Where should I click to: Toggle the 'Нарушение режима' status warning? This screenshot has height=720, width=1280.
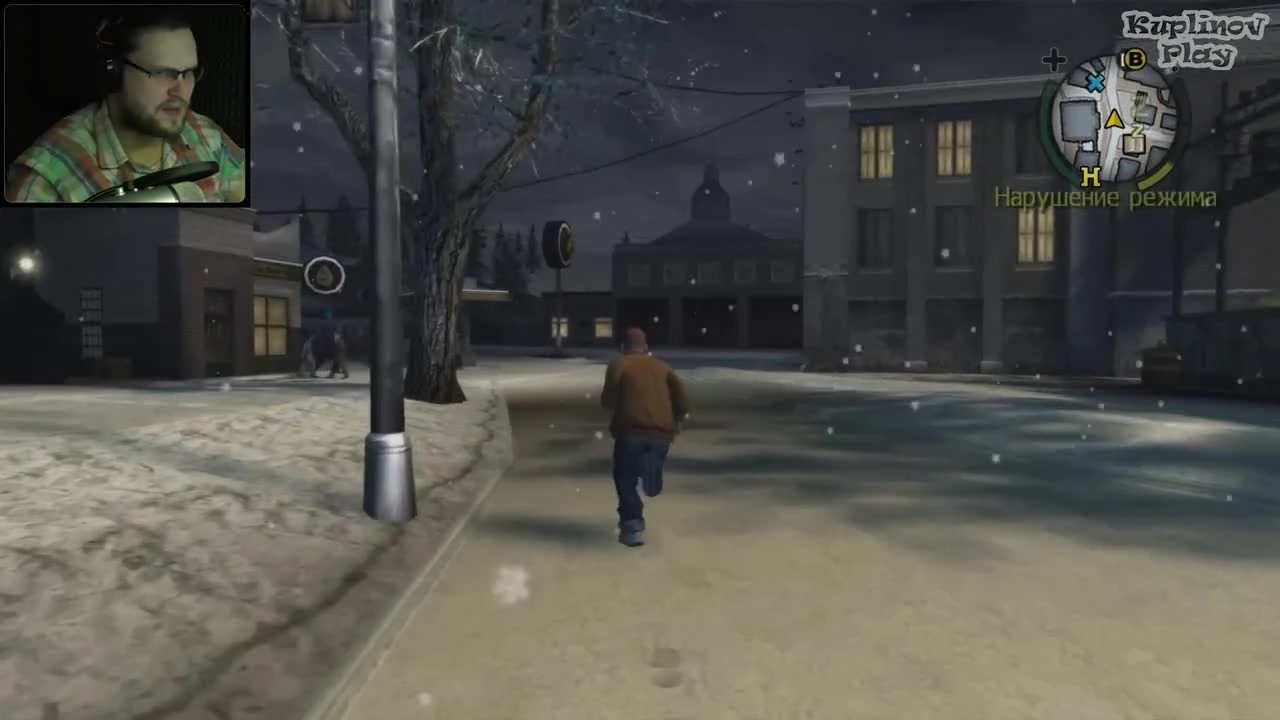[1106, 198]
